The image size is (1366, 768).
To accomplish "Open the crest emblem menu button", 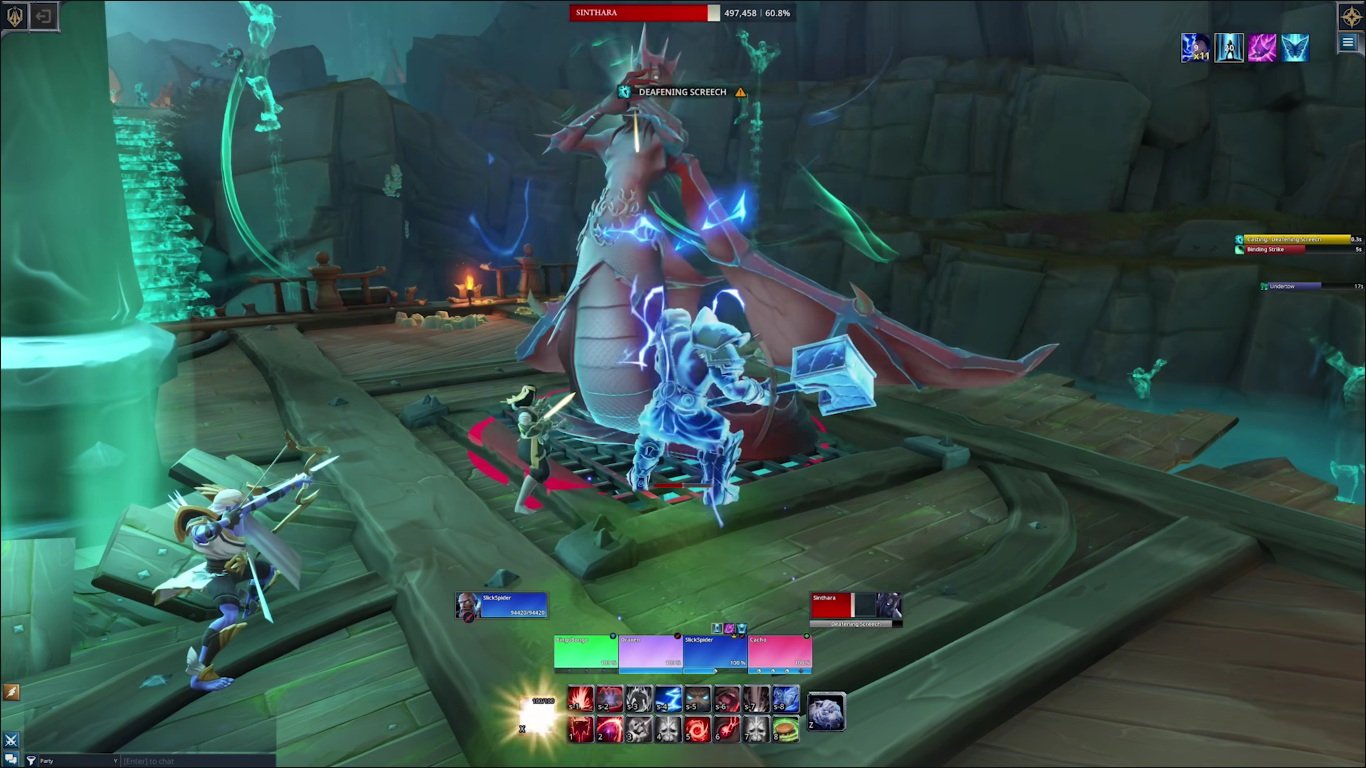I will [x=15, y=16].
